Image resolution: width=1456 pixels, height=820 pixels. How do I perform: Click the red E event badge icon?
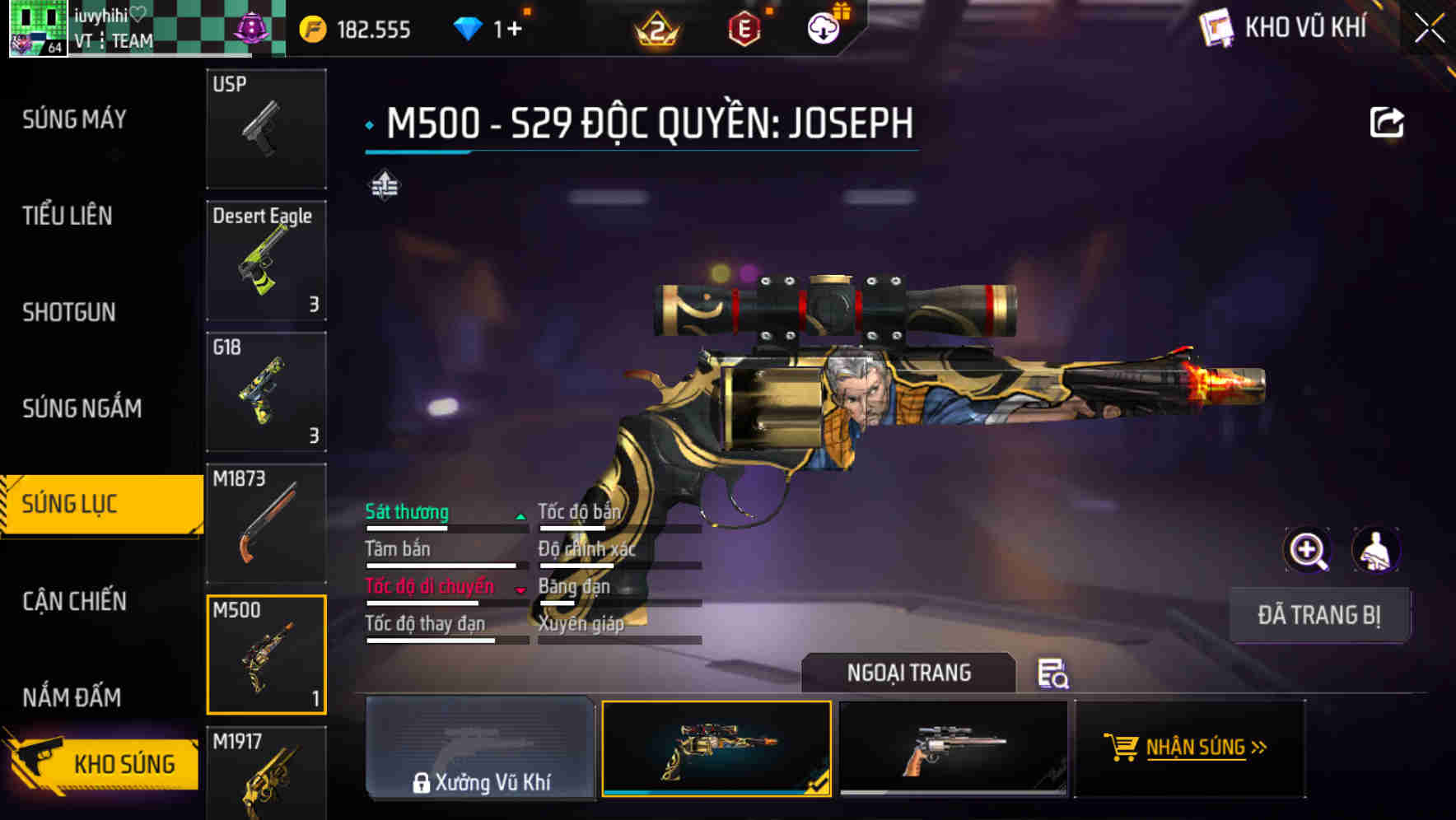(742, 28)
